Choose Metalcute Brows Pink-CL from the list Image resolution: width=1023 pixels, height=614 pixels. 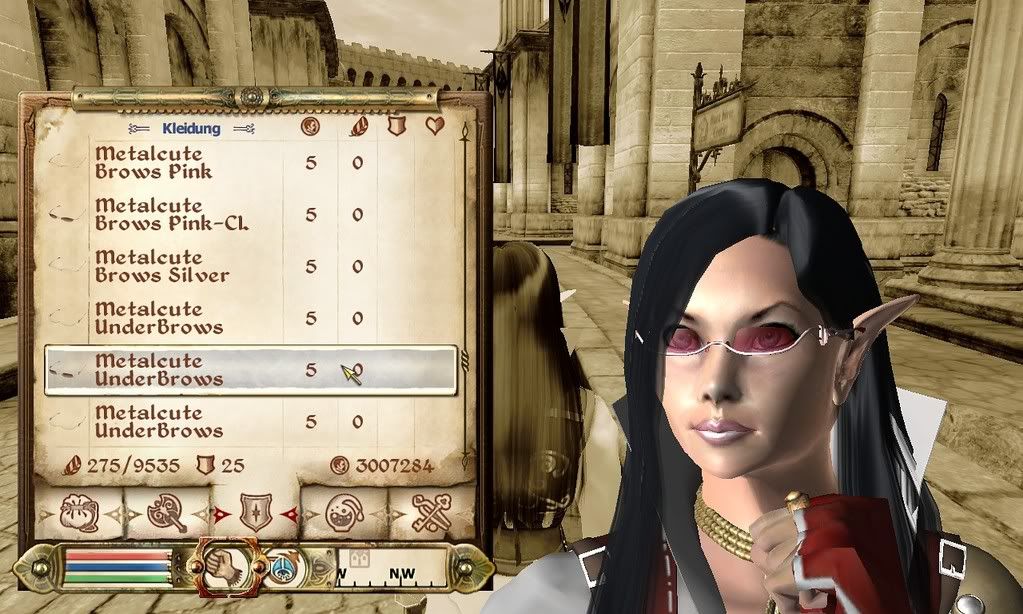(170, 215)
